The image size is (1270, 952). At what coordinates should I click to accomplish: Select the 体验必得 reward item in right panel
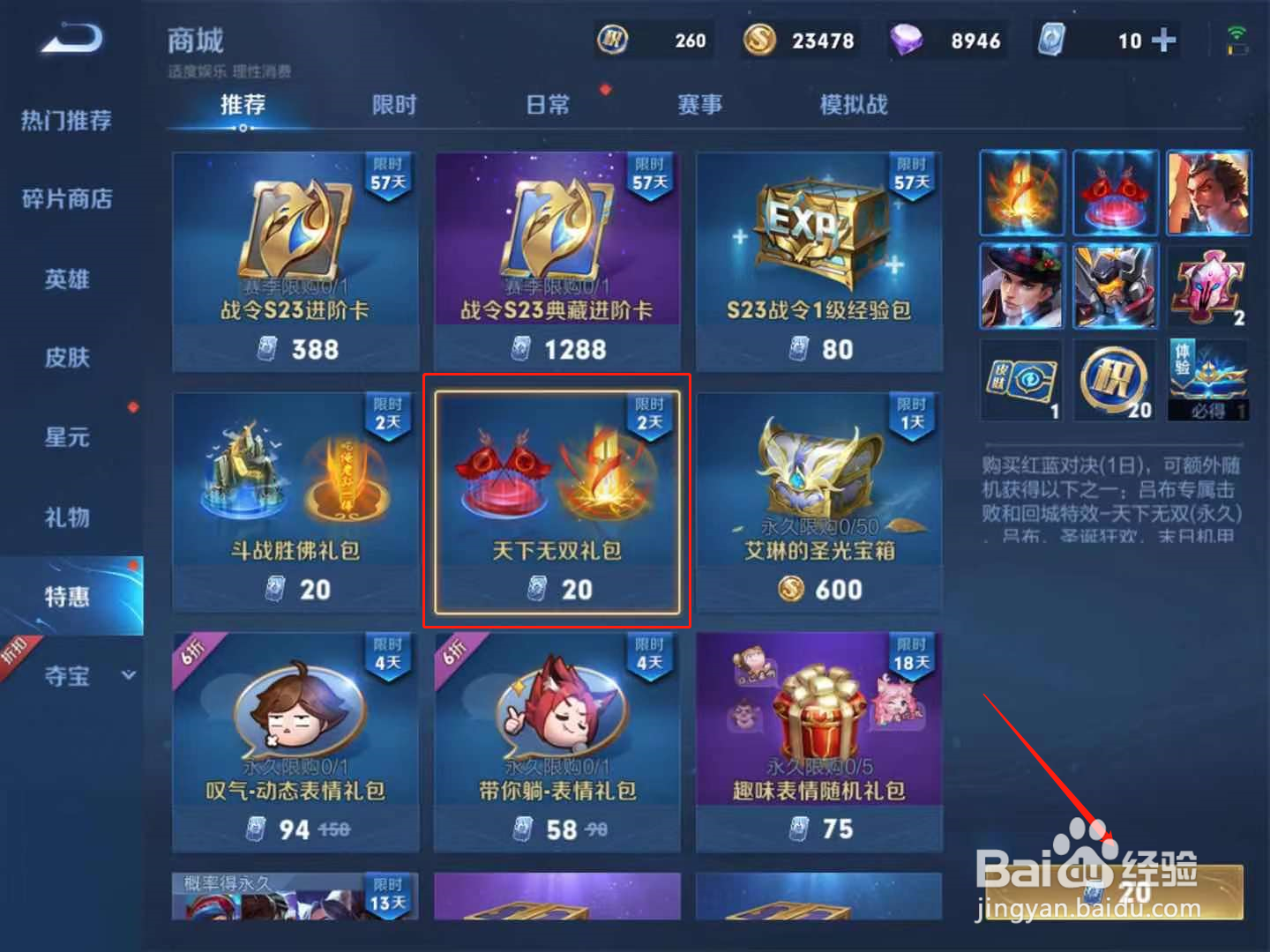click(x=1207, y=379)
